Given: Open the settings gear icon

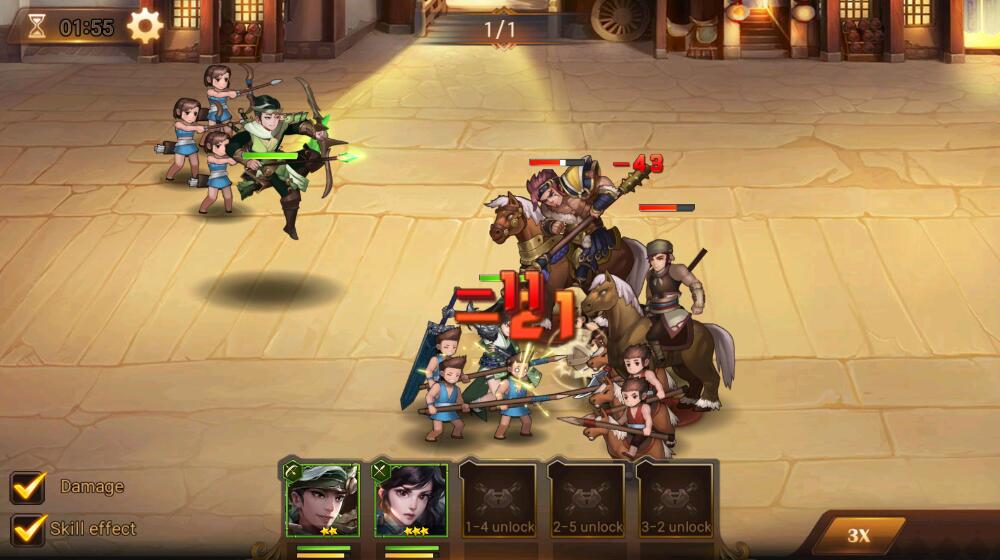Looking at the screenshot, I should [145, 26].
